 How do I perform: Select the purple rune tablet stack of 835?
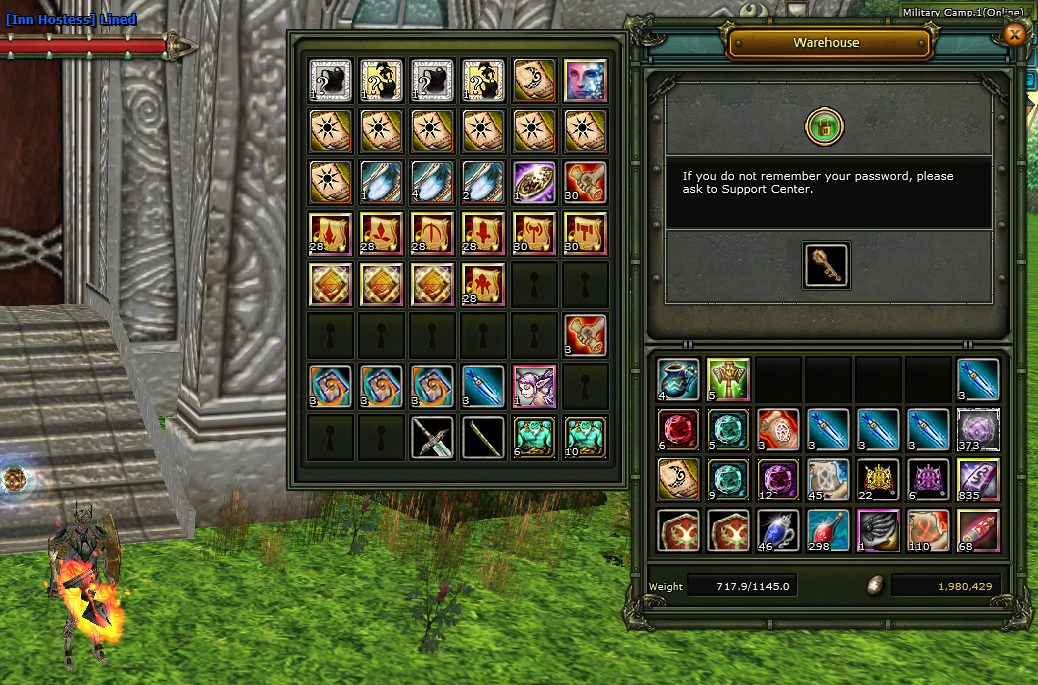click(x=978, y=479)
